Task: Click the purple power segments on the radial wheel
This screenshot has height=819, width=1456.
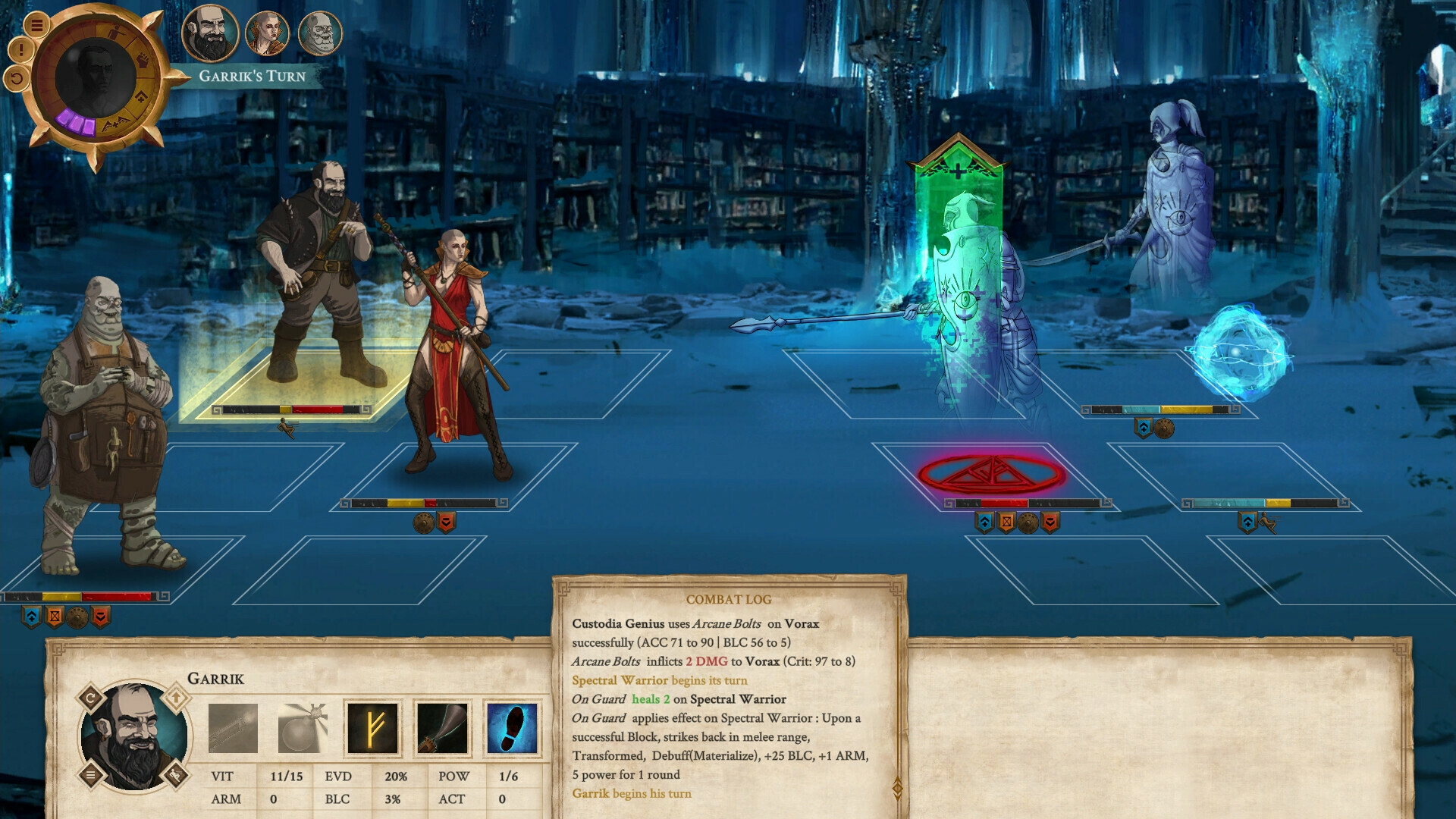Action: [x=76, y=122]
